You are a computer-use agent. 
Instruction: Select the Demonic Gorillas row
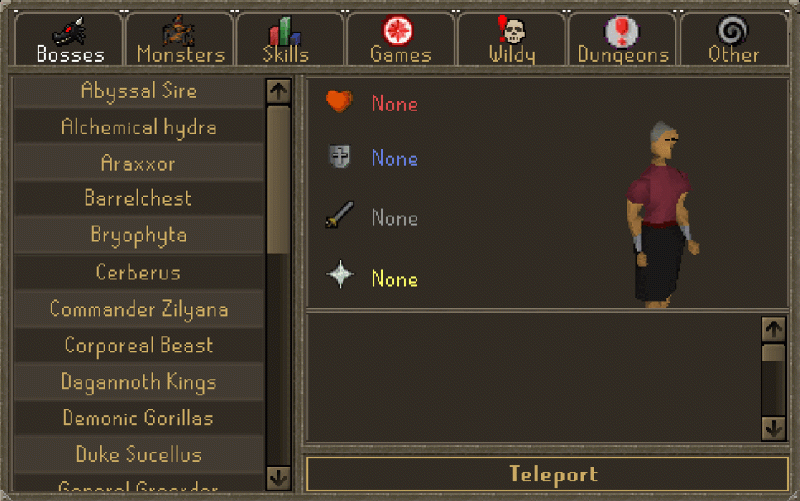[x=138, y=418]
